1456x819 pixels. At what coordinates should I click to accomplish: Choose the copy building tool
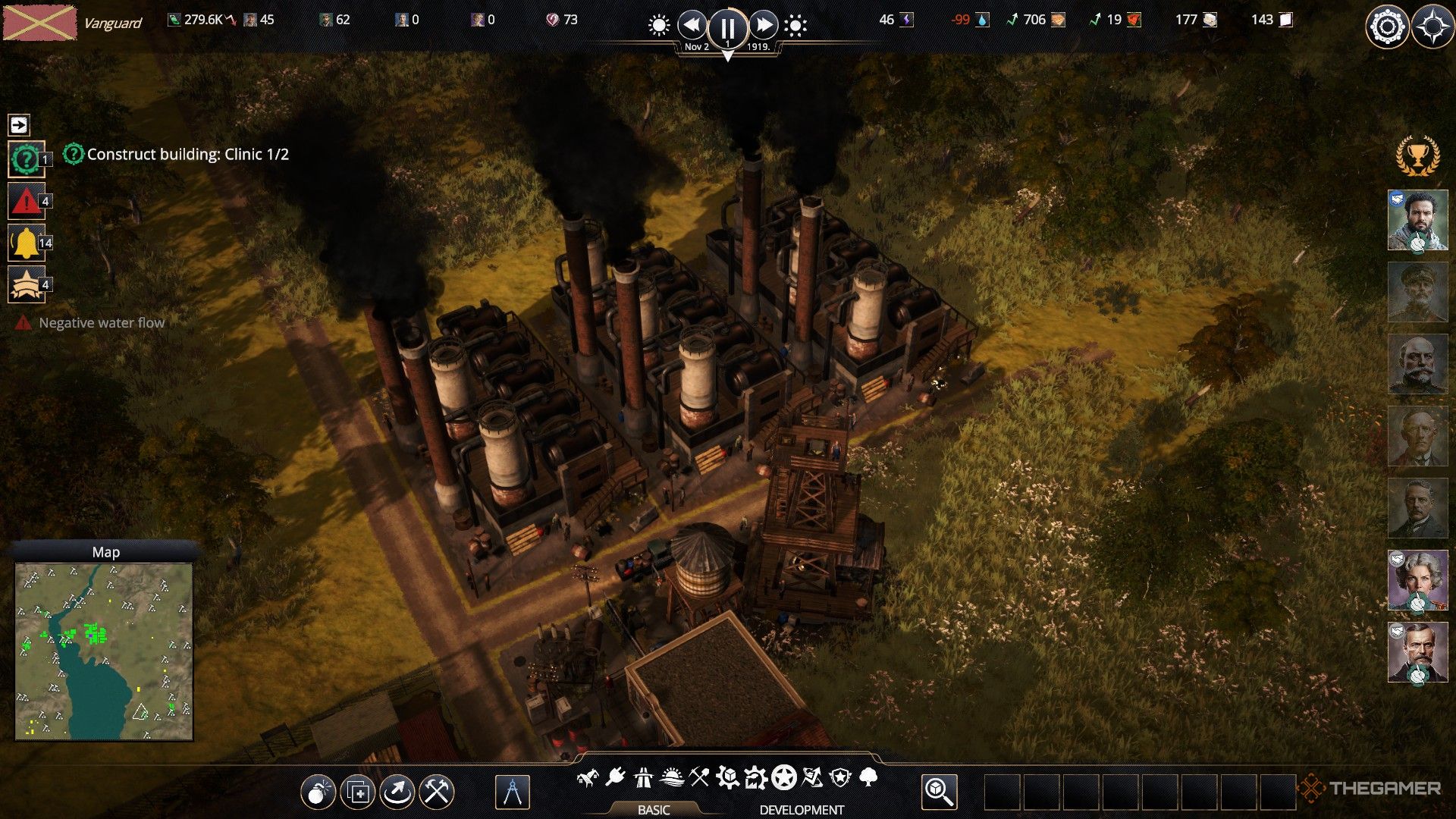[x=357, y=792]
